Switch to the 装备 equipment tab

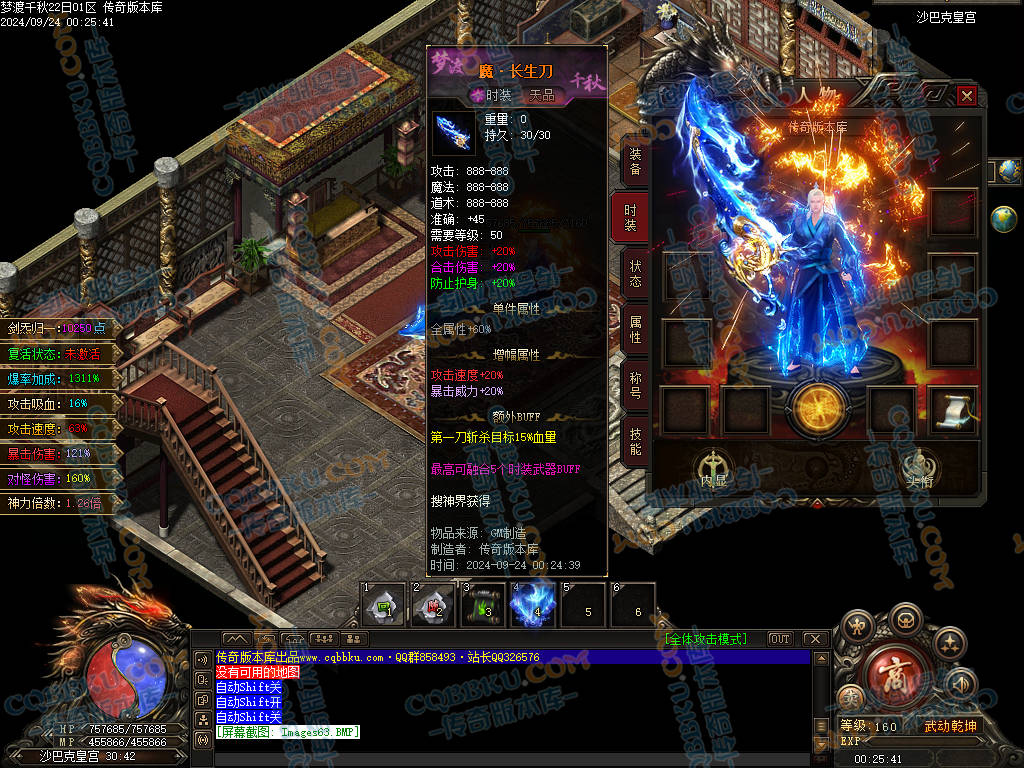pos(634,163)
